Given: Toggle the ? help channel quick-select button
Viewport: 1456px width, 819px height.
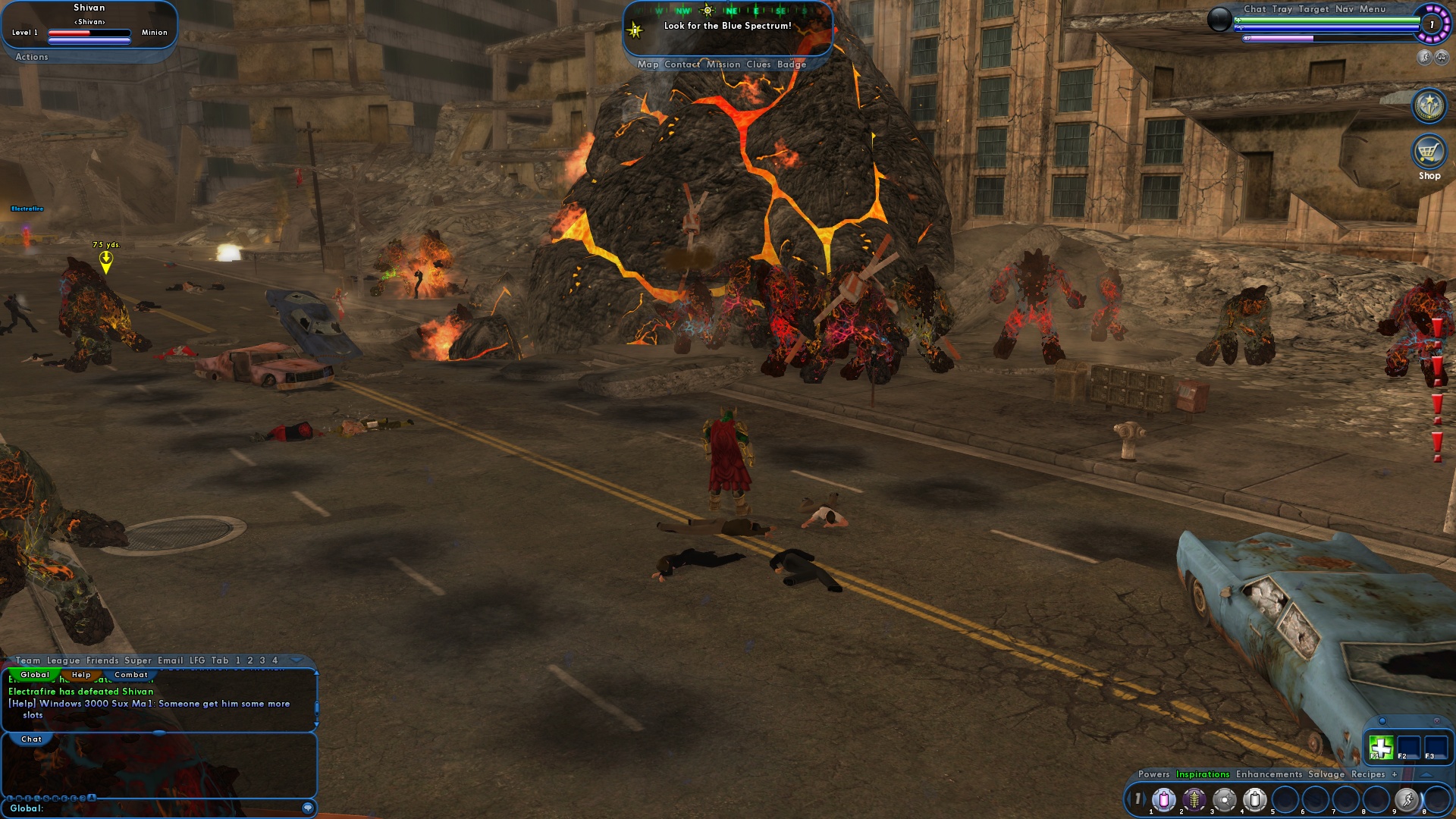Looking at the screenshot, I should (x=83, y=798).
